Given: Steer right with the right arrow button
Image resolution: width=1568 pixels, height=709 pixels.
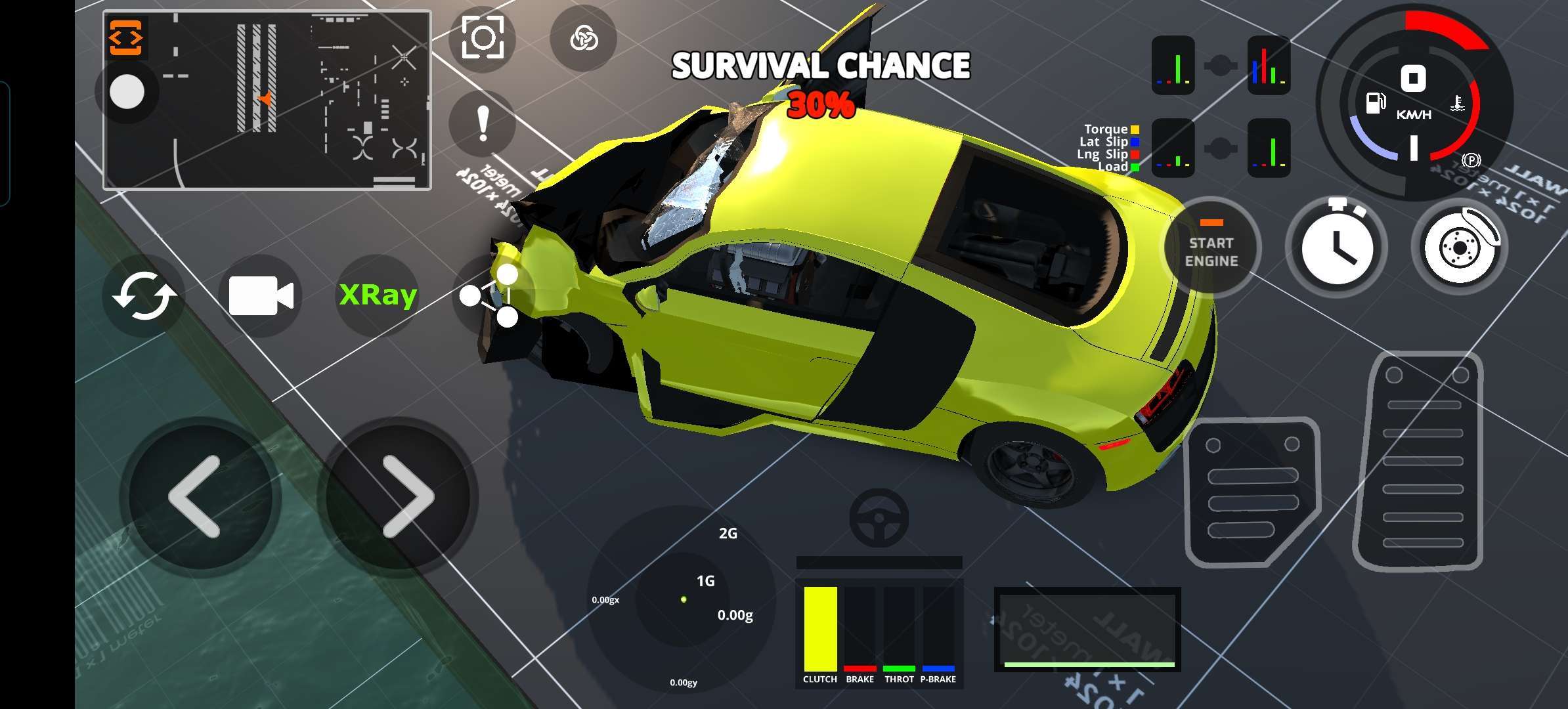Looking at the screenshot, I should pyautogui.click(x=407, y=497).
